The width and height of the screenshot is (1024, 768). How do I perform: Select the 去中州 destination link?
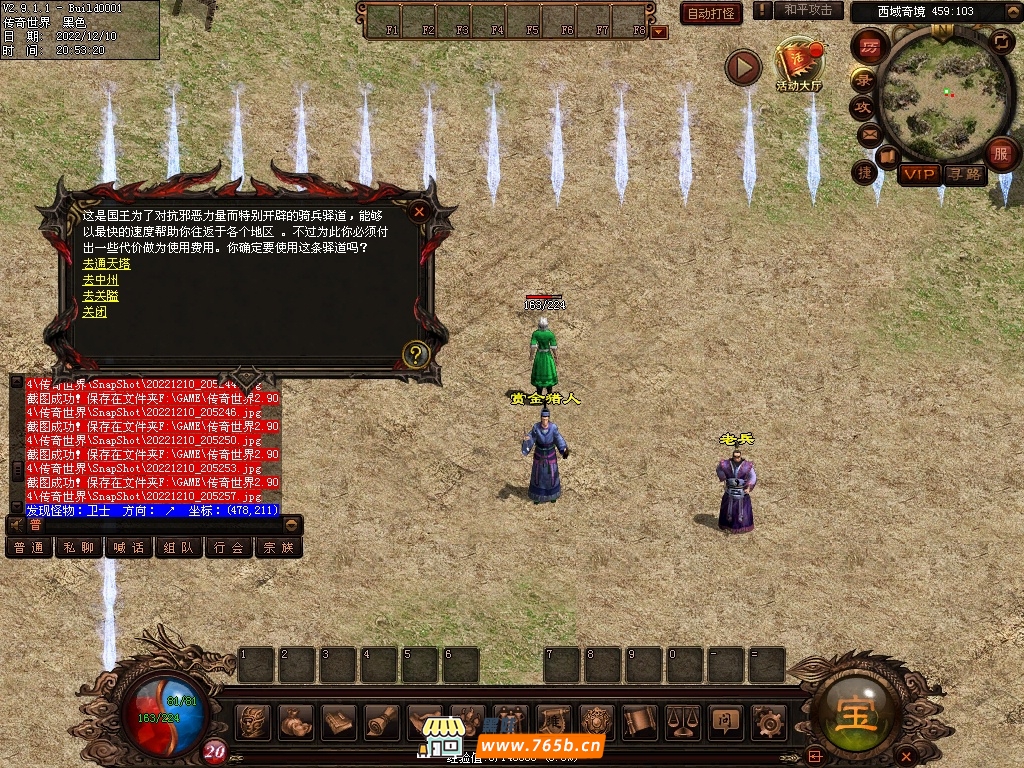tap(100, 280)
